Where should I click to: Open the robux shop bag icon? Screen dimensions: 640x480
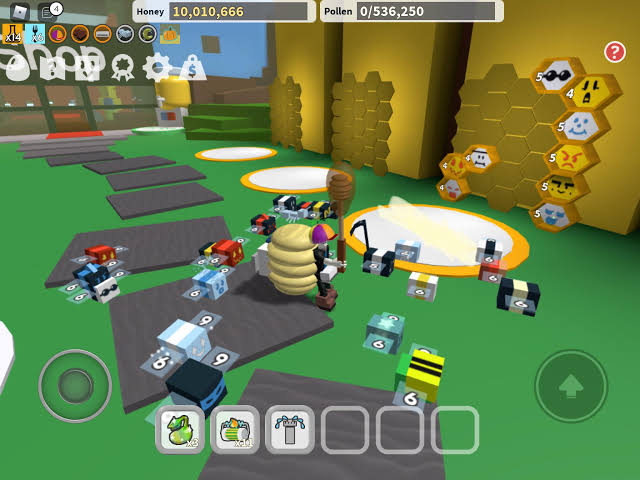pyautogui.click(x=192, y=67)
